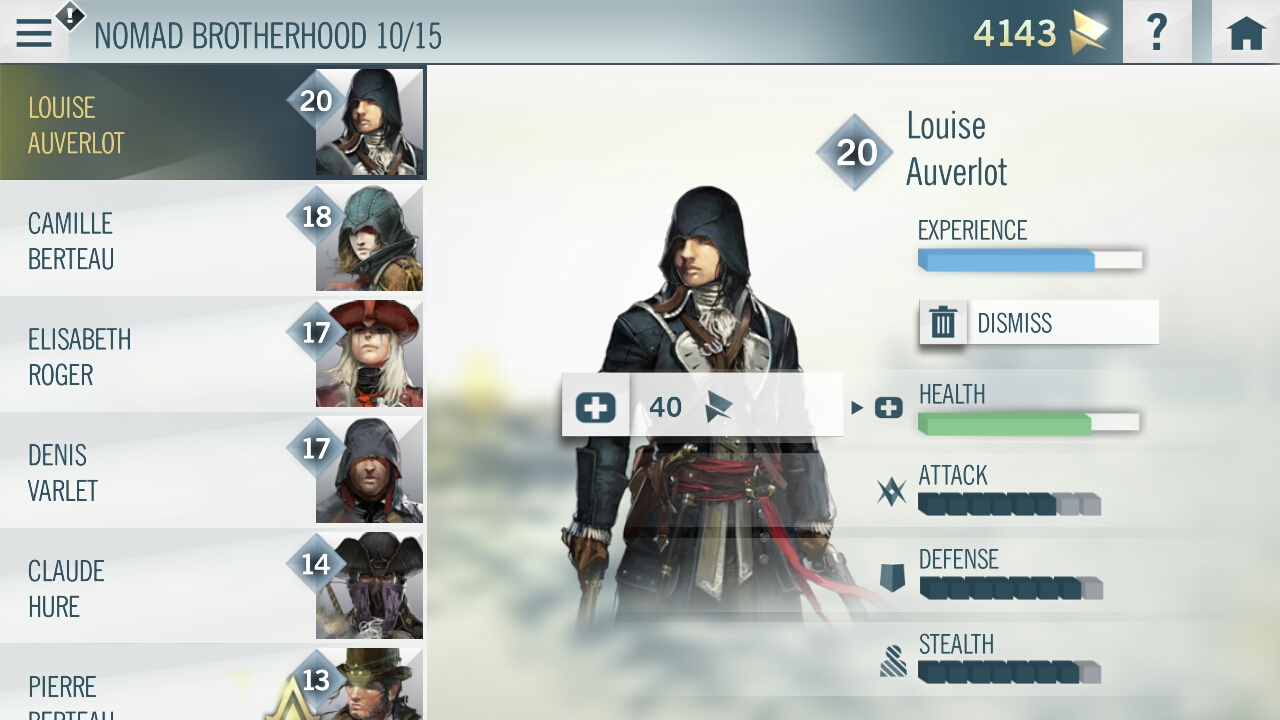Choose the level 13 Pierre assassin
This screenshot has height=720, width=1280.
212,690
